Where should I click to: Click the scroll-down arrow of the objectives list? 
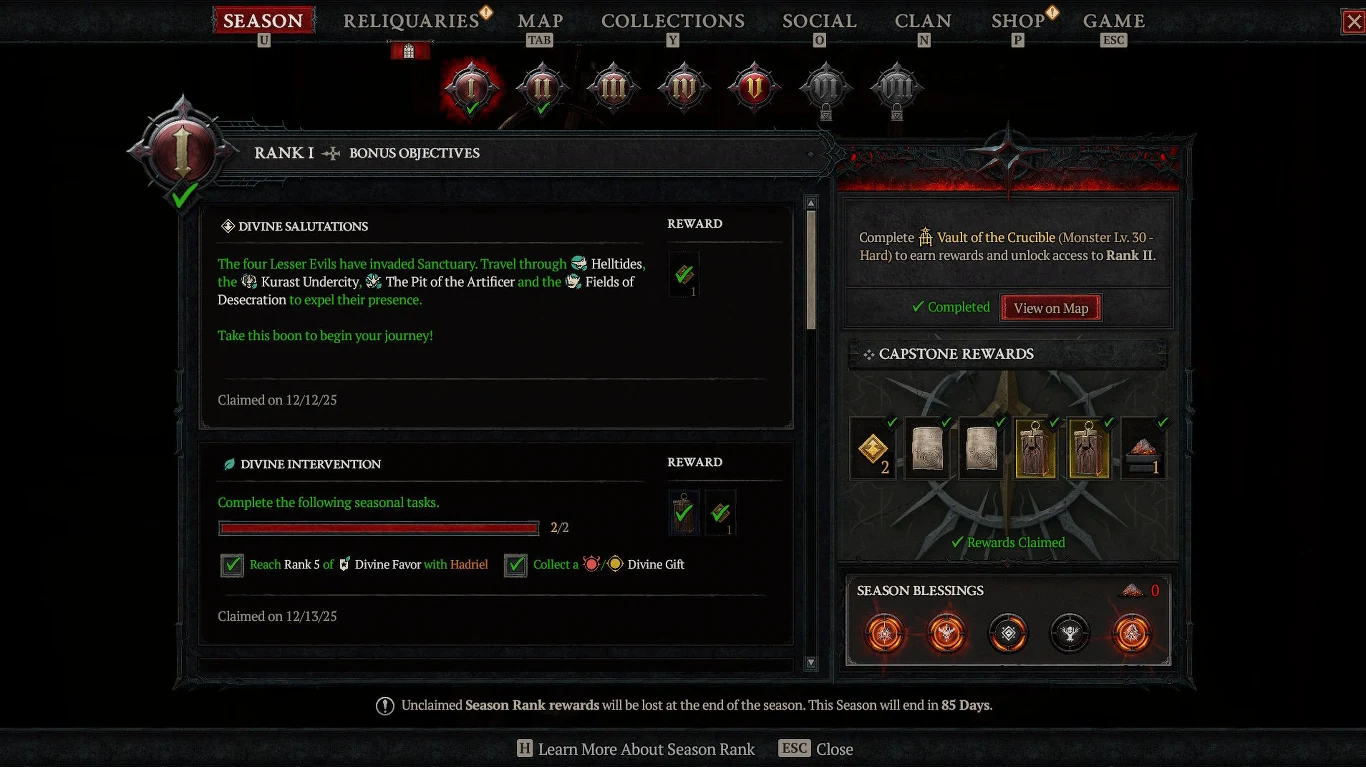tap(811, 662)
